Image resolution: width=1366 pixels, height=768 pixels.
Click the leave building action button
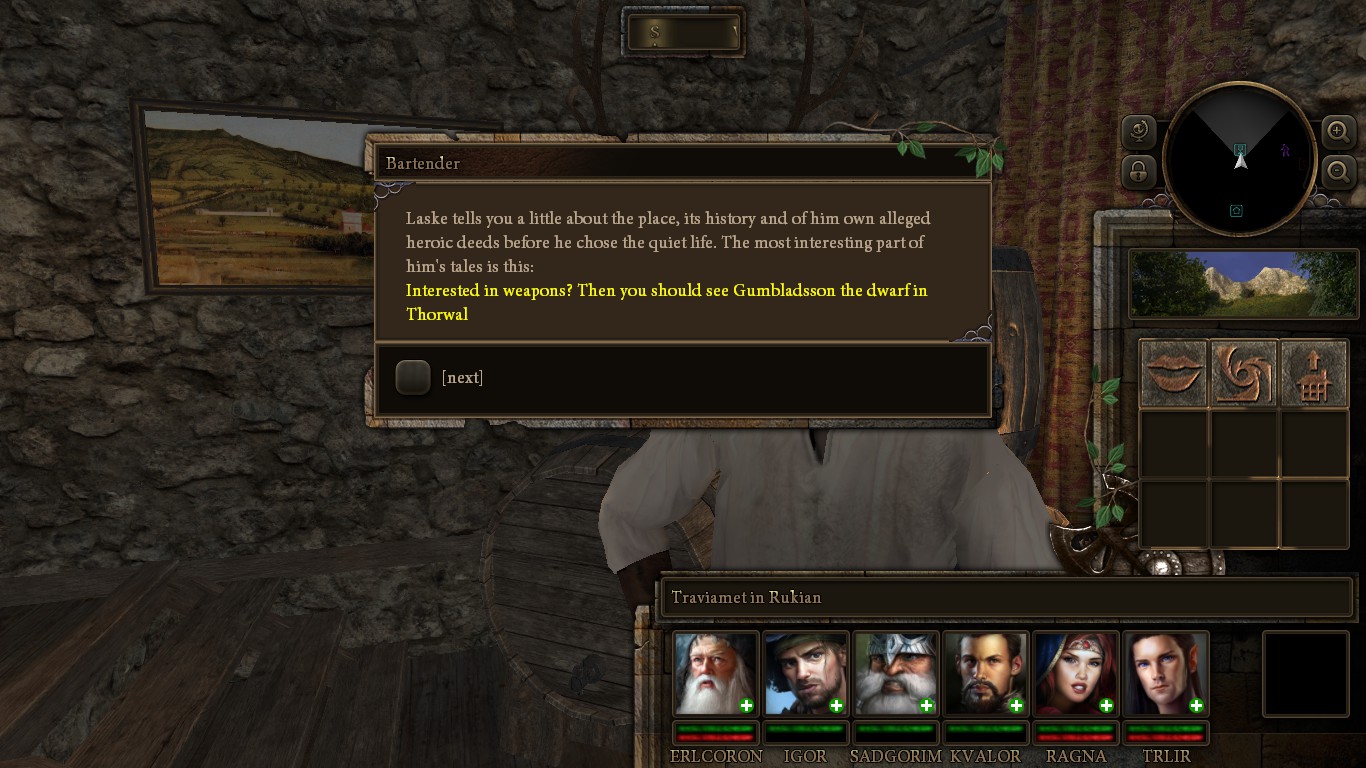tap(1314, 373)
